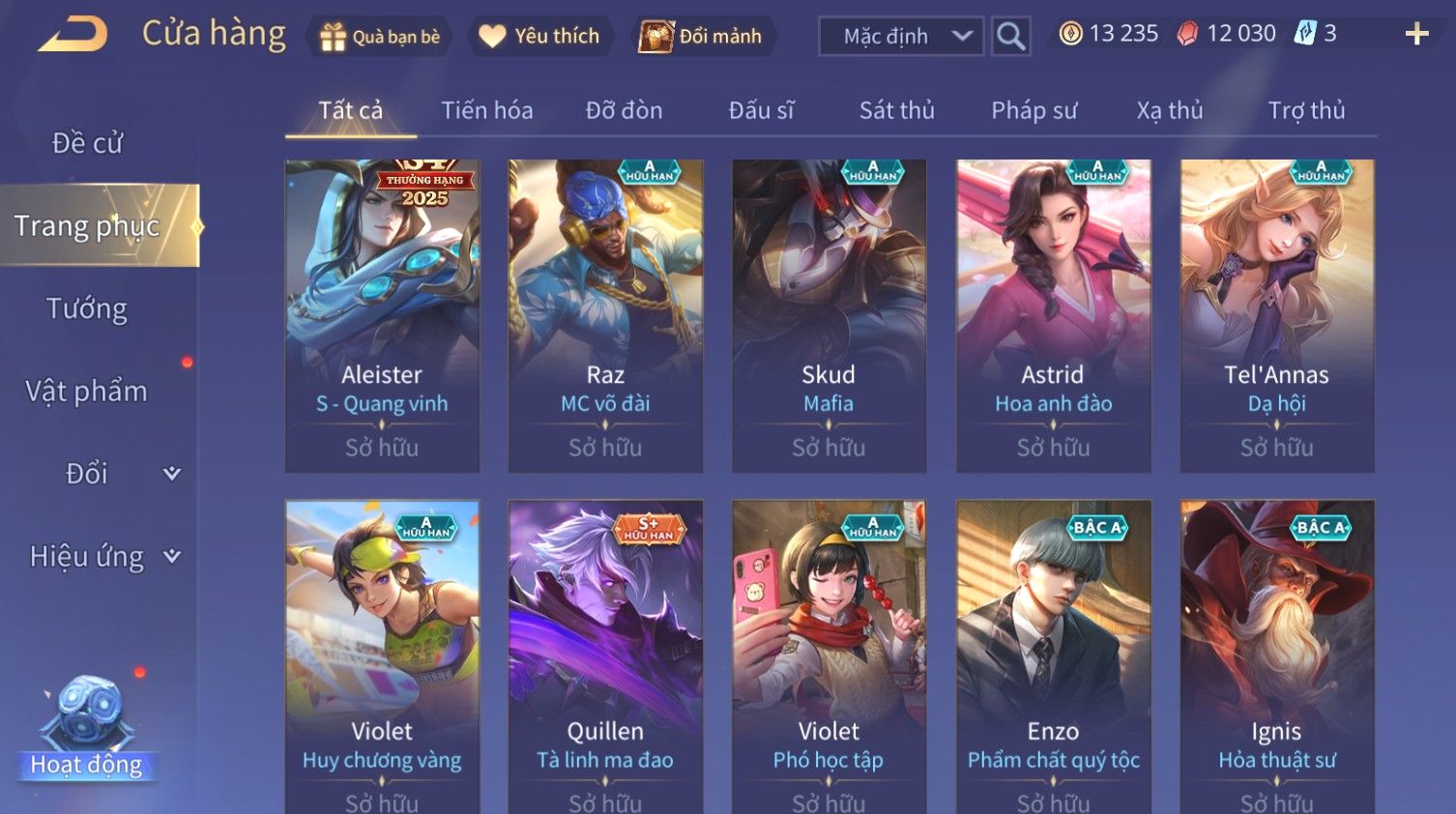1456x814 pixels.
Task: Open the Đề cử sidebar section
Action: (87, 143)
